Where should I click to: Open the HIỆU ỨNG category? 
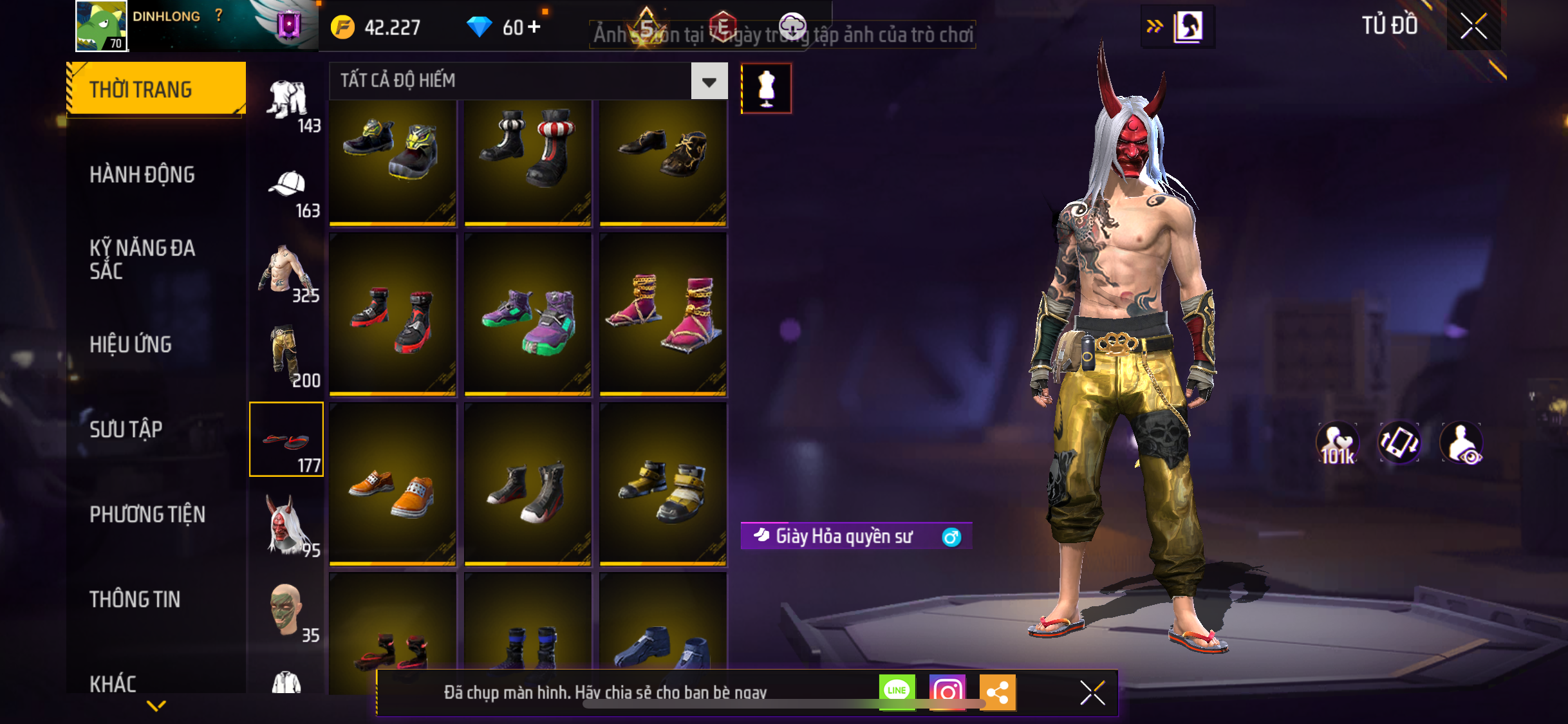(x=131, y=344)
